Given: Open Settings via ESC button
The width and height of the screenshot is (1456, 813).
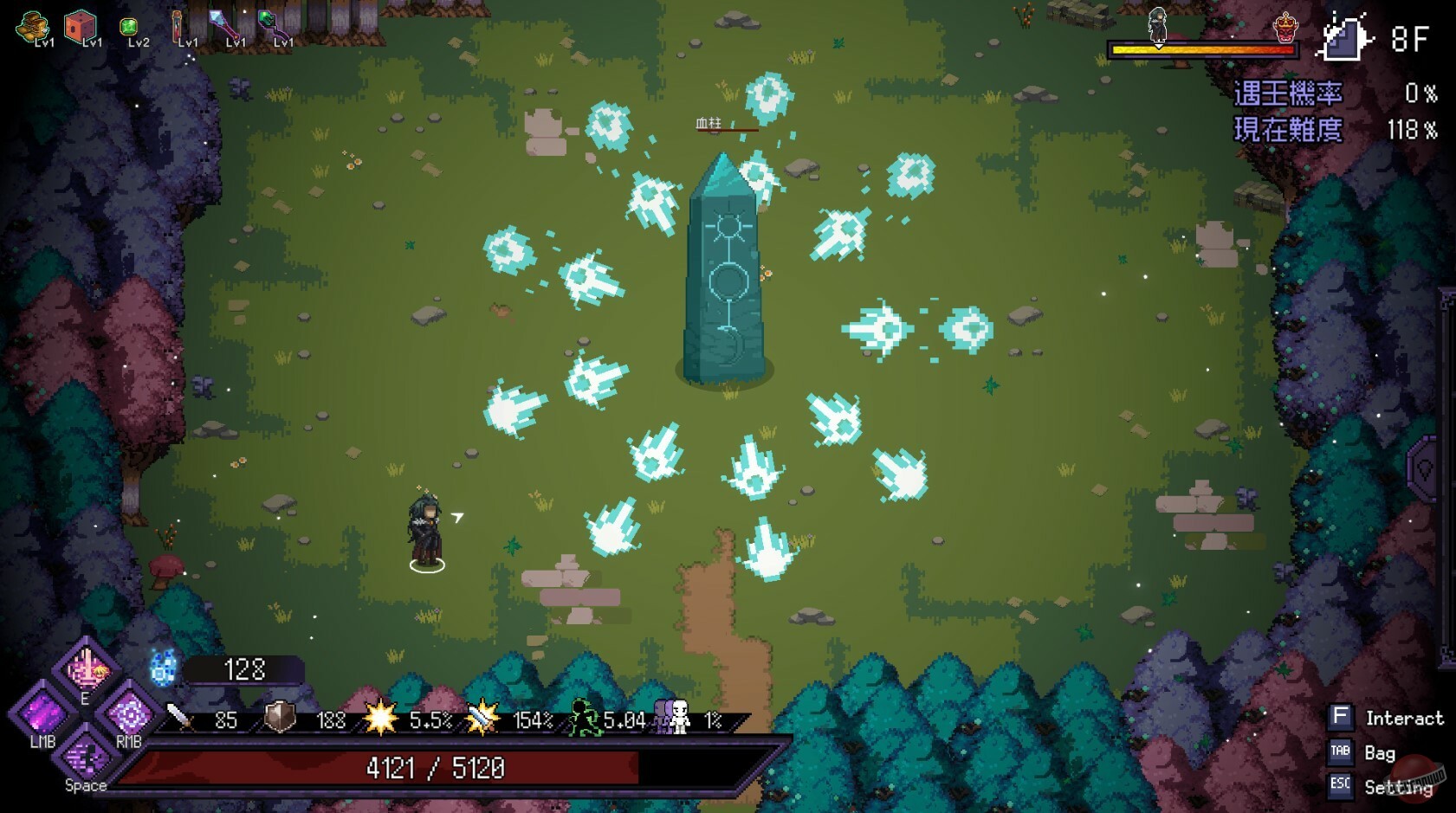Looking at the screenshot, I should click(1339, 786).
